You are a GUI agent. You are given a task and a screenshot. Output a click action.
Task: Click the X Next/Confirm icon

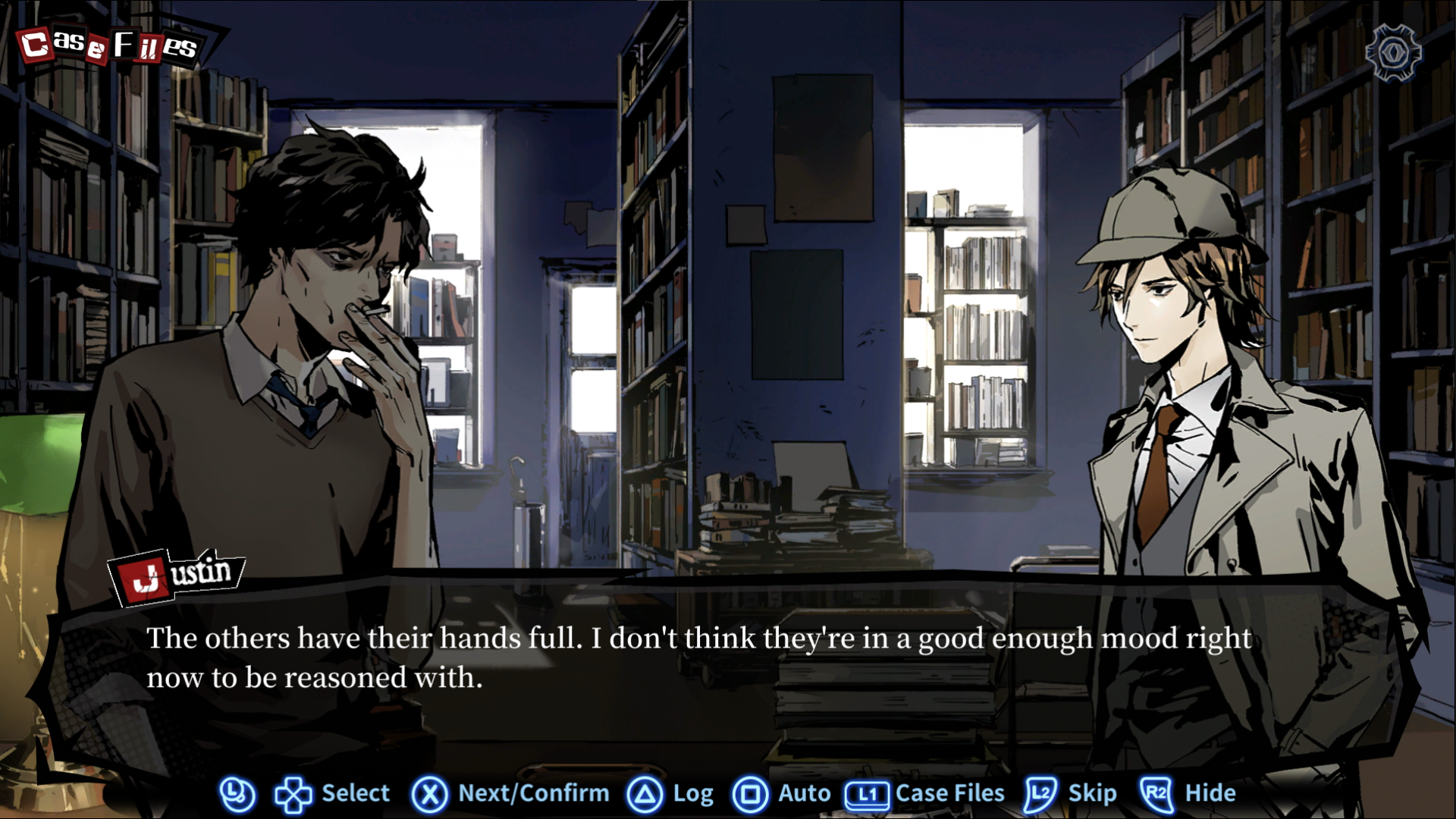(429, 793)
